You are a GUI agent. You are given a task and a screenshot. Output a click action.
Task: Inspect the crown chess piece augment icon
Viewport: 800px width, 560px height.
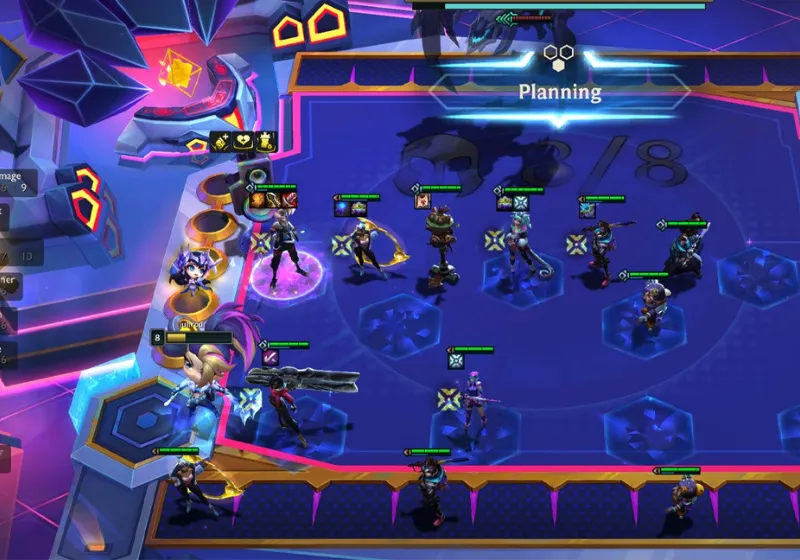pyautogui.click(x=267, y=142)
